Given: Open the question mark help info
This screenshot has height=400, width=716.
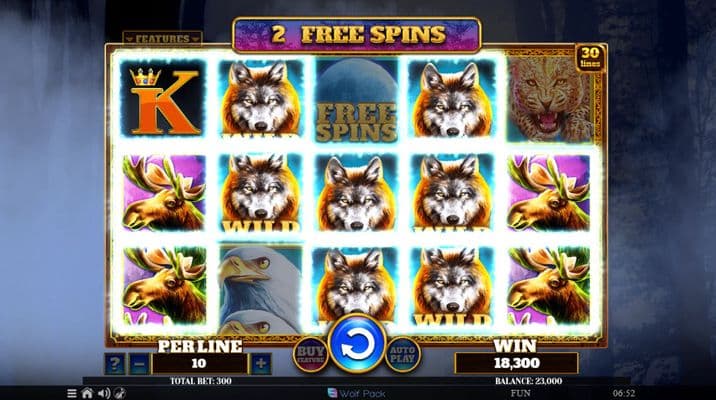Looking at the screenshot, I should click(x=116, y=363).
